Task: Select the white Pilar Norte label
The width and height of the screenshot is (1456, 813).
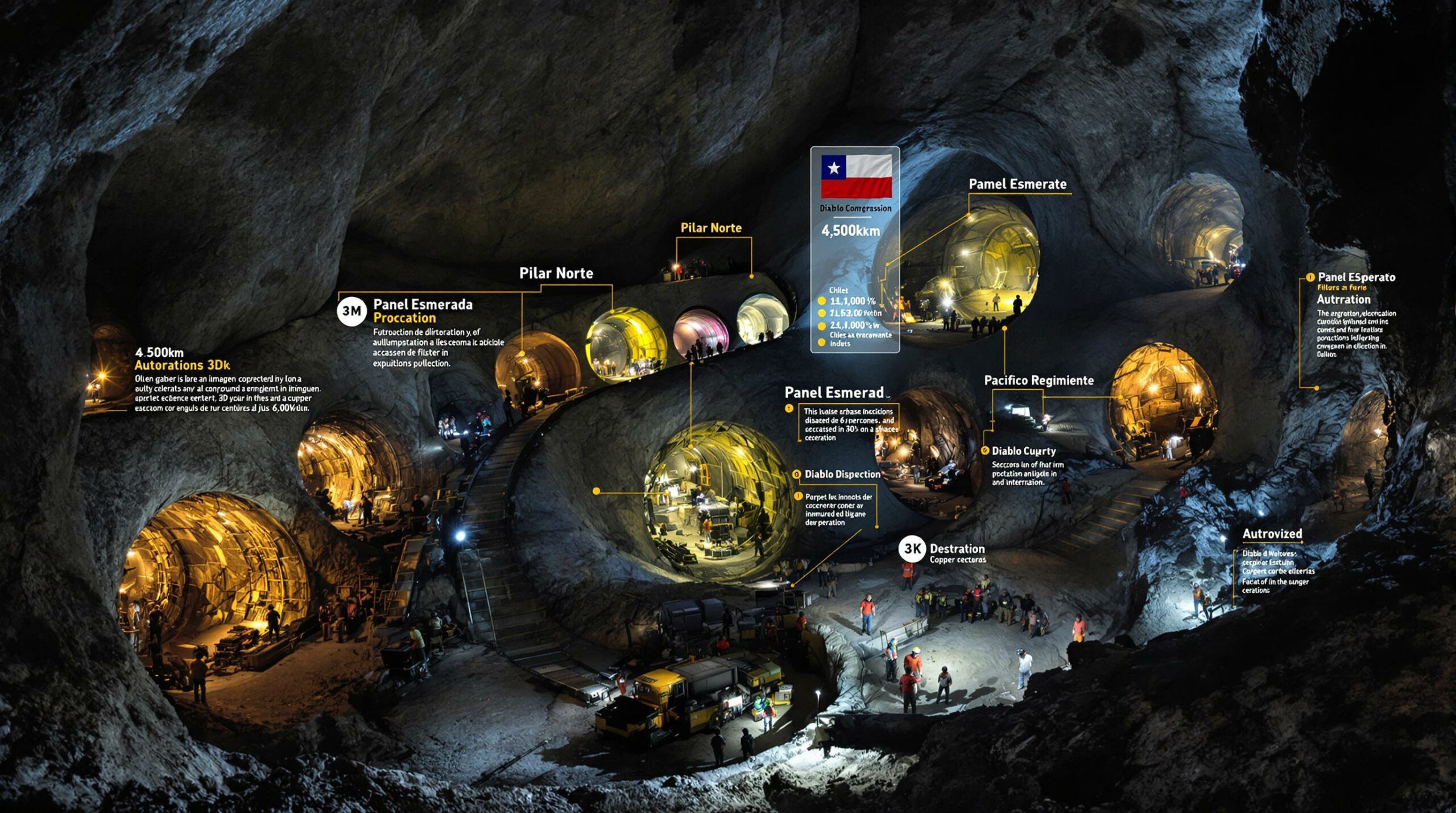Action: [x=556, y=274]
